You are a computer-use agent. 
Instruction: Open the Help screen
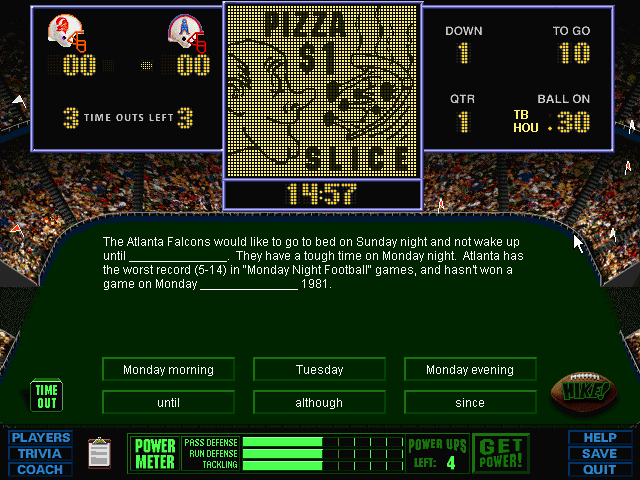599,438
